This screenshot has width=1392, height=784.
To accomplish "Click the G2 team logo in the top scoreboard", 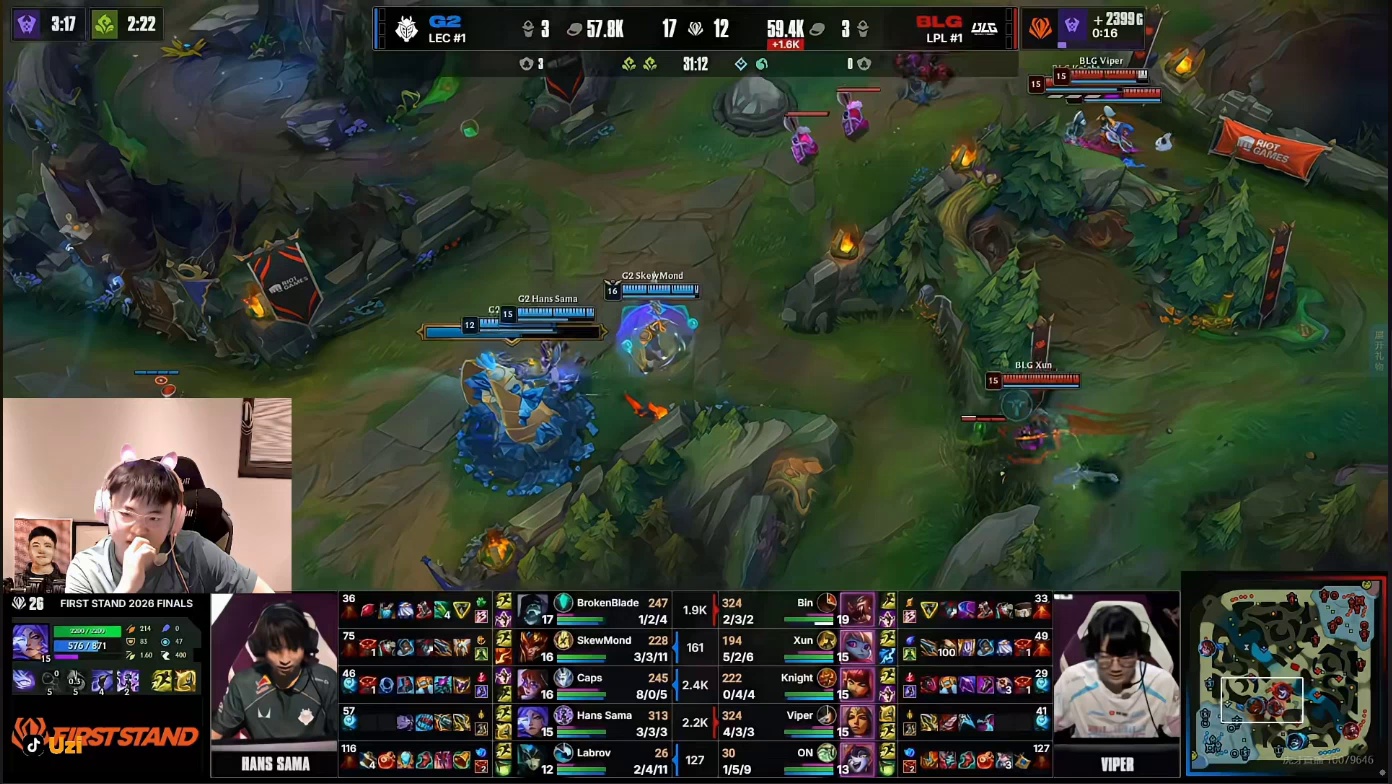I will pyautogui.click(x=406, y=28).
